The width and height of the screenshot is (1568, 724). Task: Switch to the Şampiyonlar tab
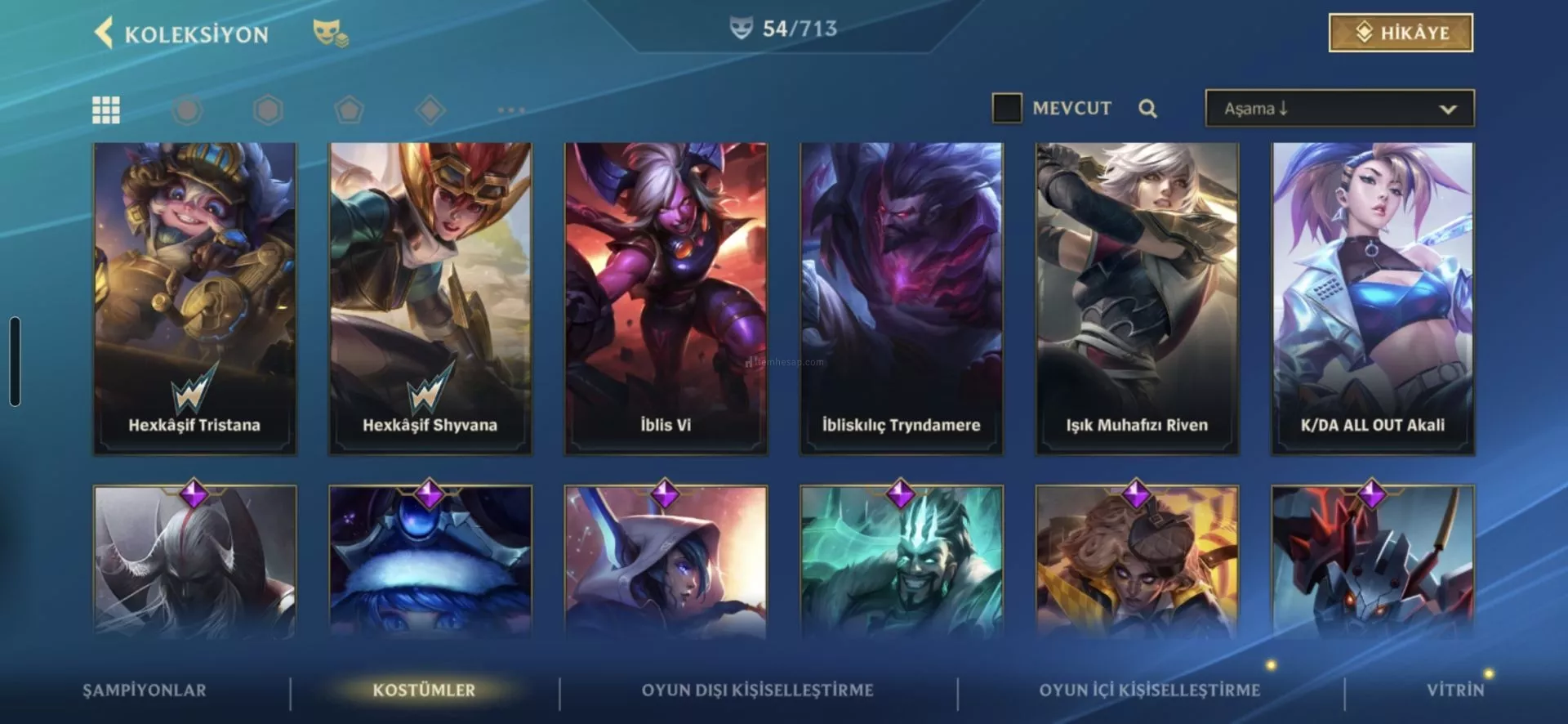point(145,690)
